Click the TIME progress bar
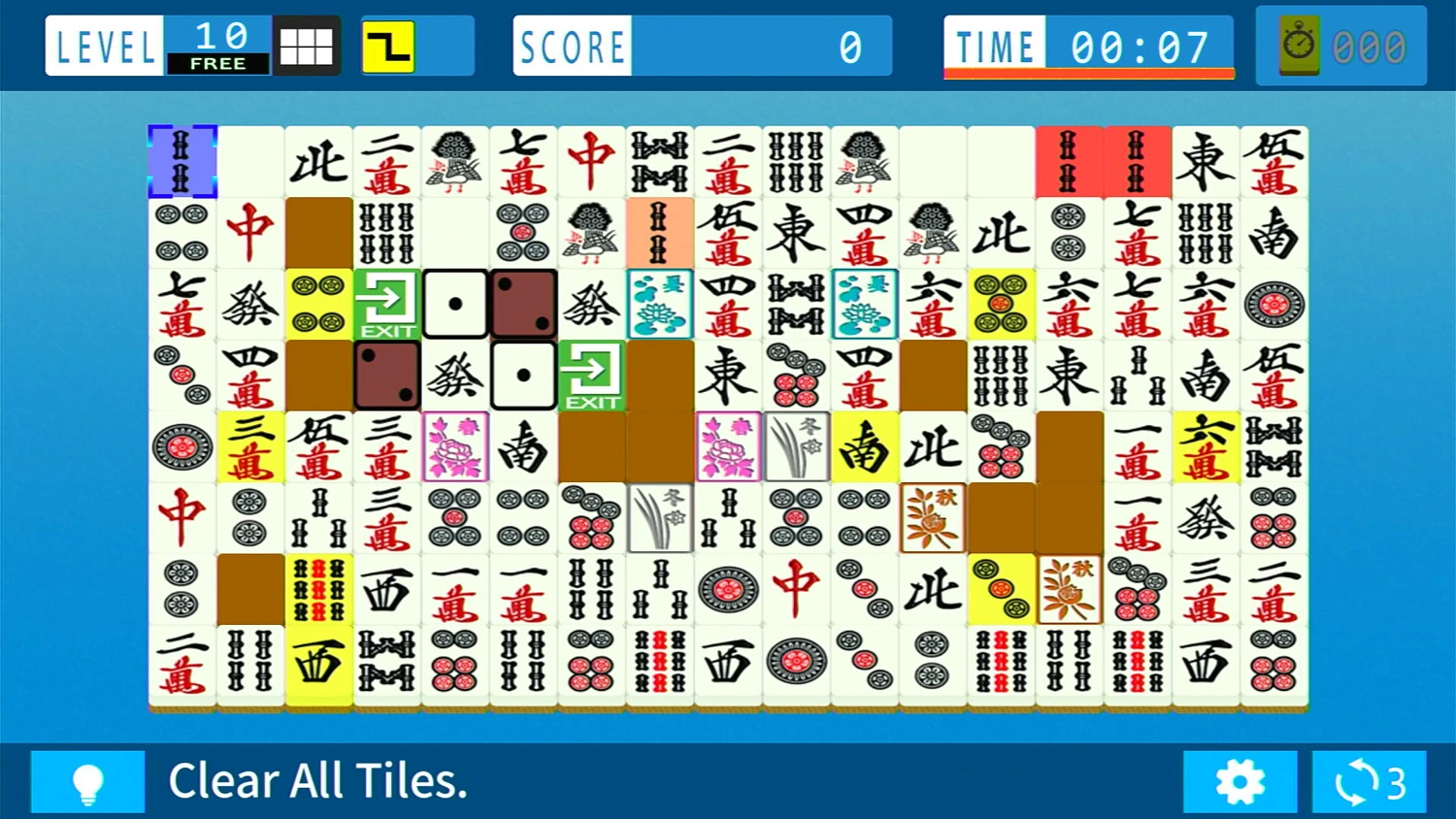The width and height of the screenshot is (1456, 819). tap(1087, 70)
